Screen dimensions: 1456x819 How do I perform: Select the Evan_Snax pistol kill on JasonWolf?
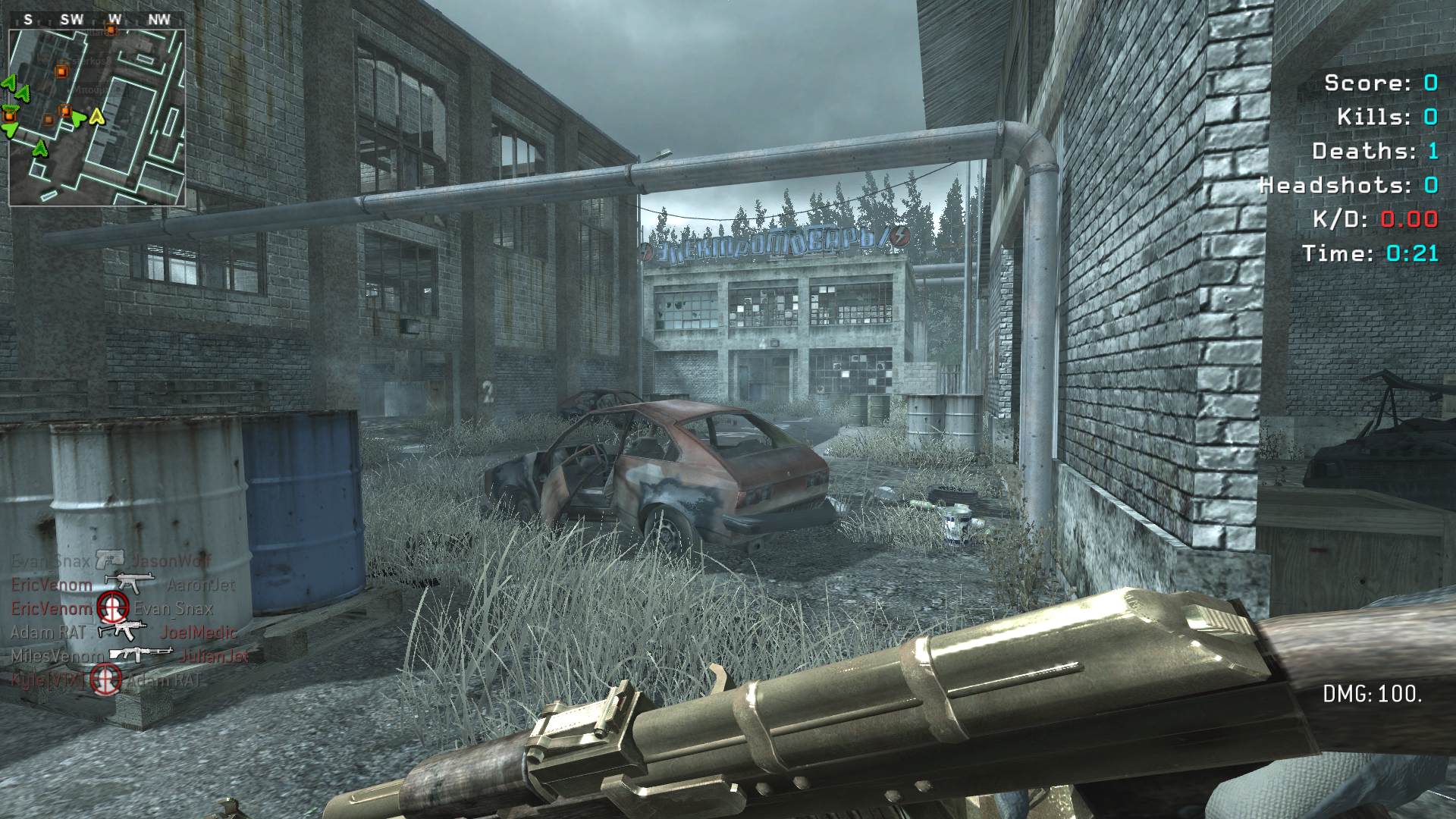tap(111, 561)
